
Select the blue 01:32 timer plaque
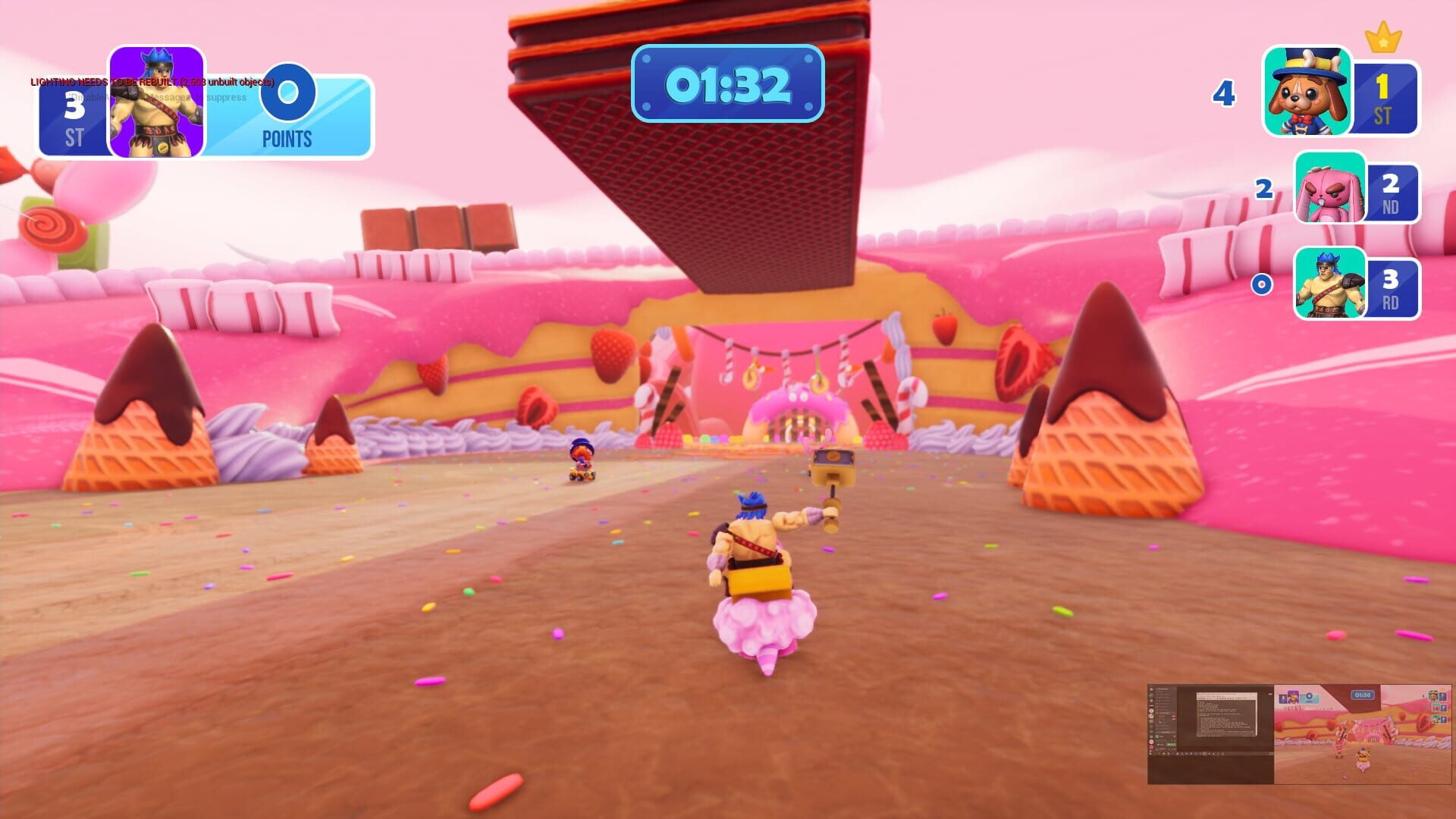coord(726,85)
